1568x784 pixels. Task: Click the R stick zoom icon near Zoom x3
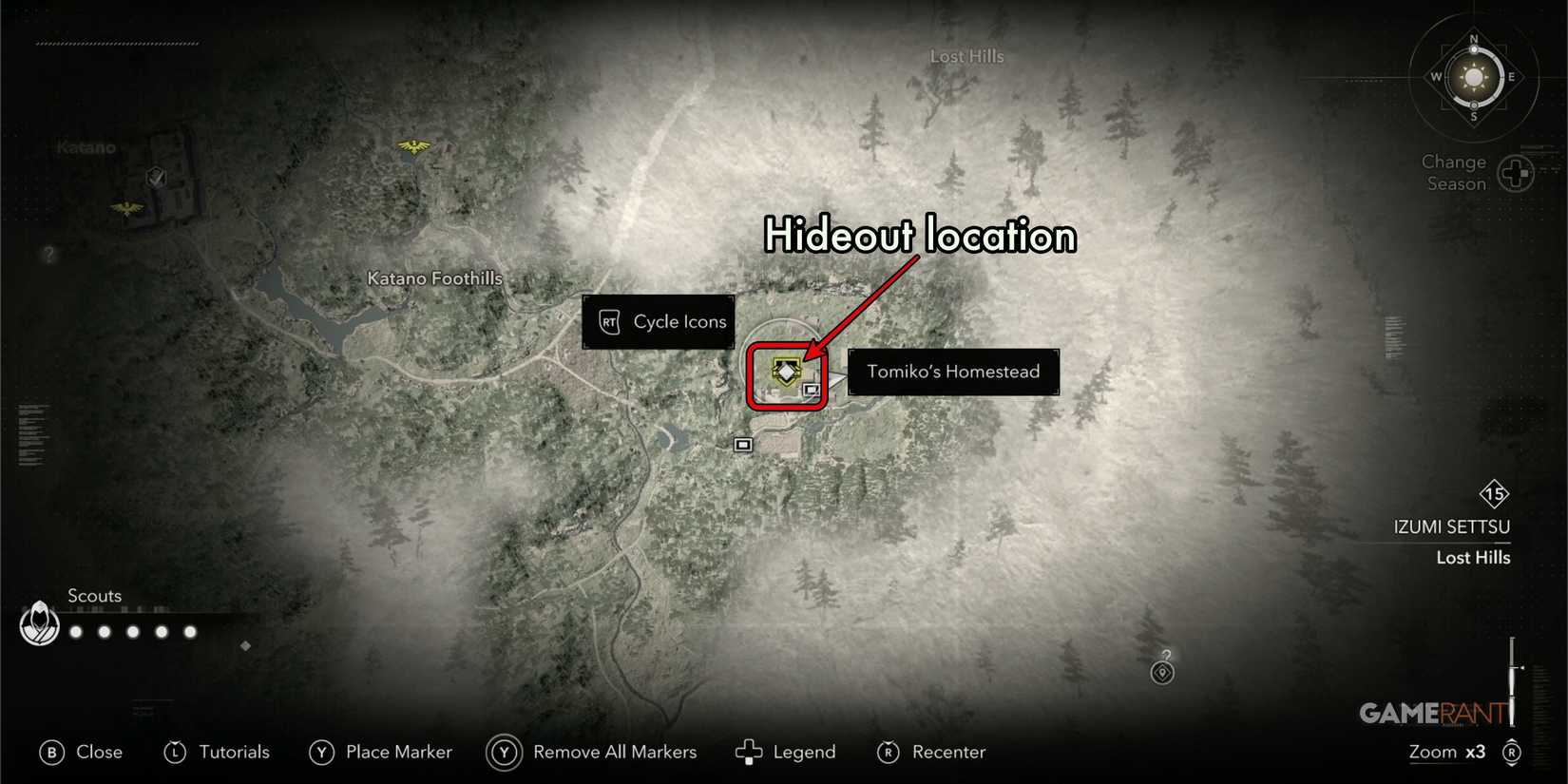(1513, 752)
